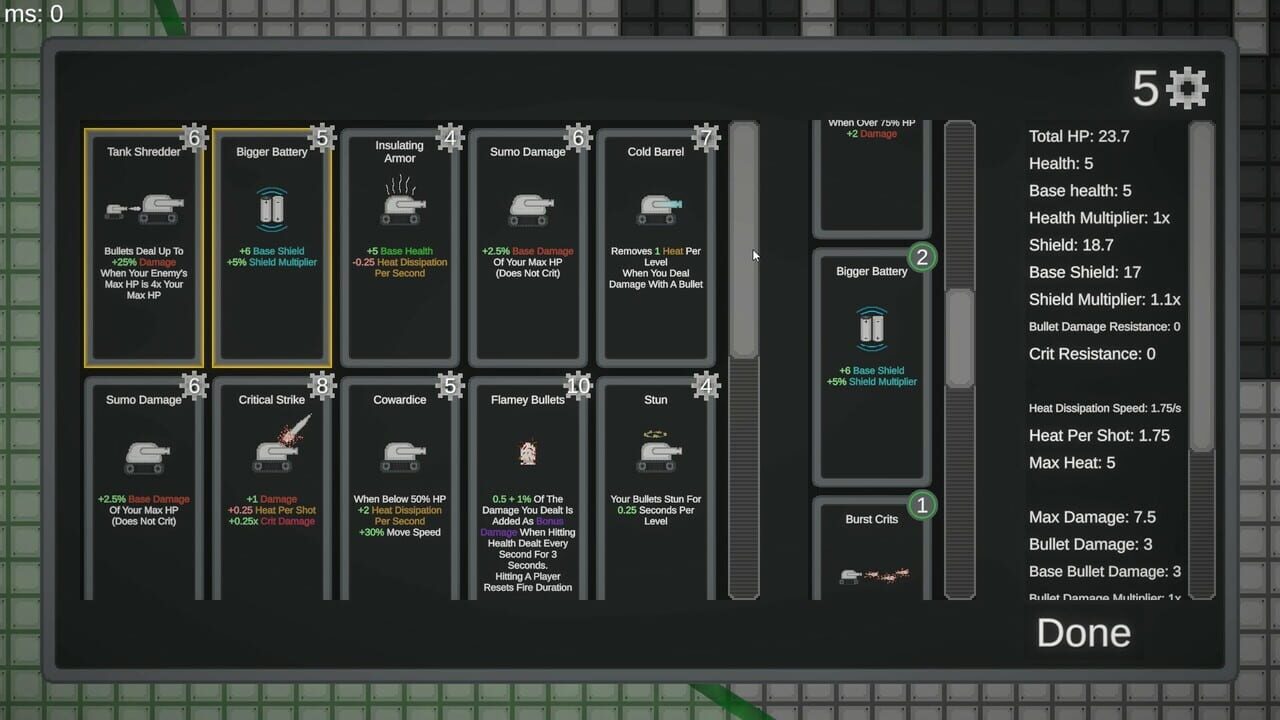This screenshot has width=1280, height=720.
Task: Click the level 10 badge on Flamey Bullets
Action: pos(578,385)
